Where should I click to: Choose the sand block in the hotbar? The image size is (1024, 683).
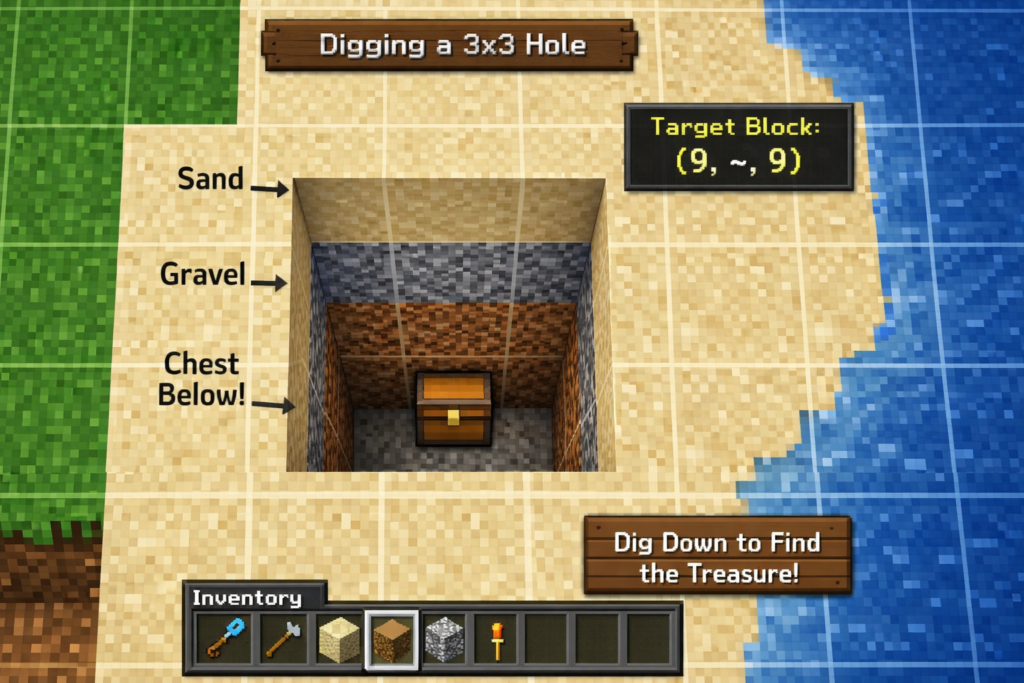[338, 639]
